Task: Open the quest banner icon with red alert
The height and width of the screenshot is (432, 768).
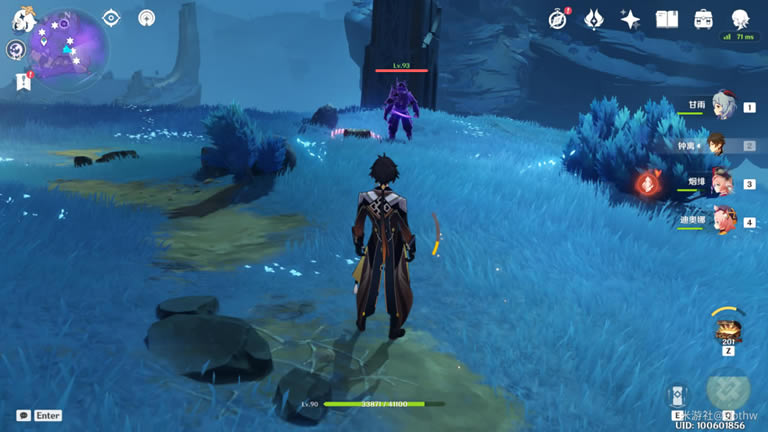Action: [x=23, y=82]
